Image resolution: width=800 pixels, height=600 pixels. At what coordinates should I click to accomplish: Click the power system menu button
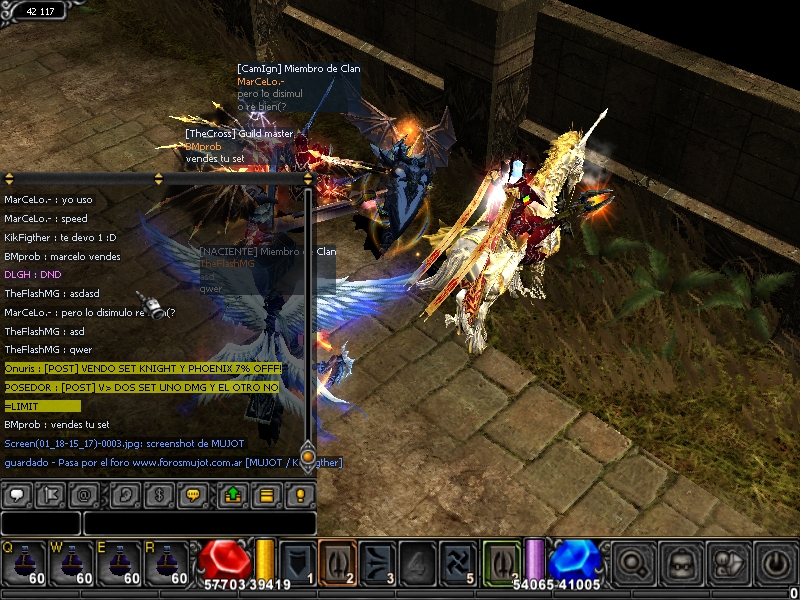(x=776, y=562)
